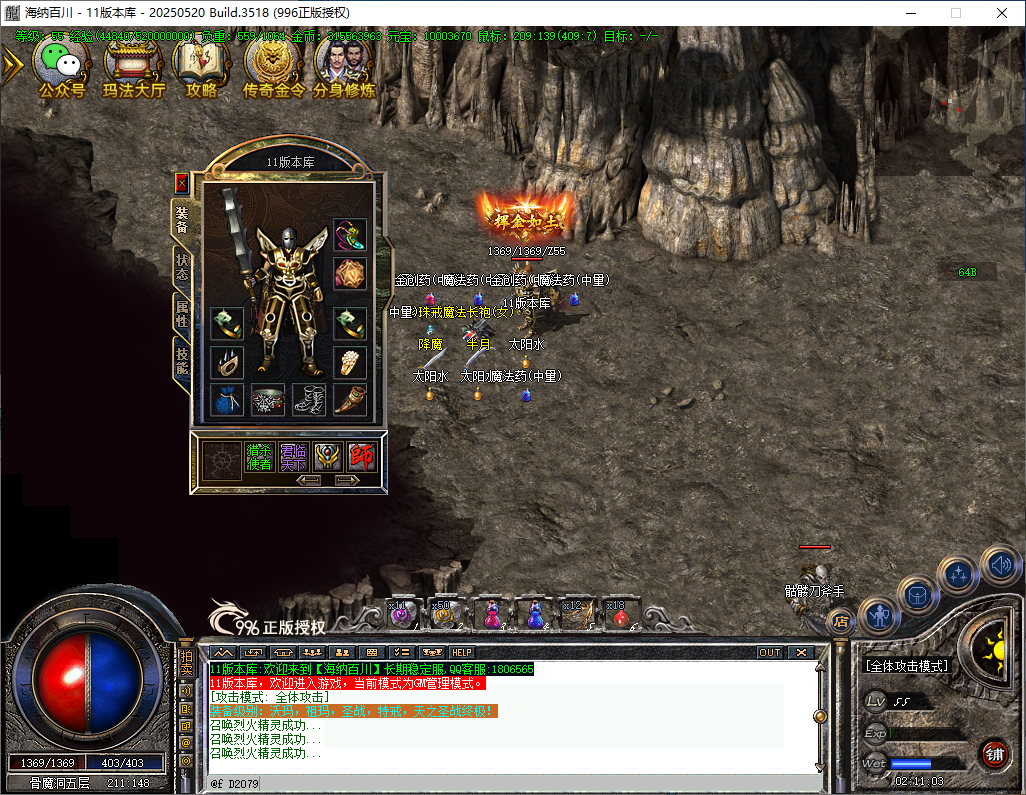The height and width of the screenshot is (795, 1026).
Task: Open the 传奇金令 gold lion icon
Action: (x=271, y=64)
